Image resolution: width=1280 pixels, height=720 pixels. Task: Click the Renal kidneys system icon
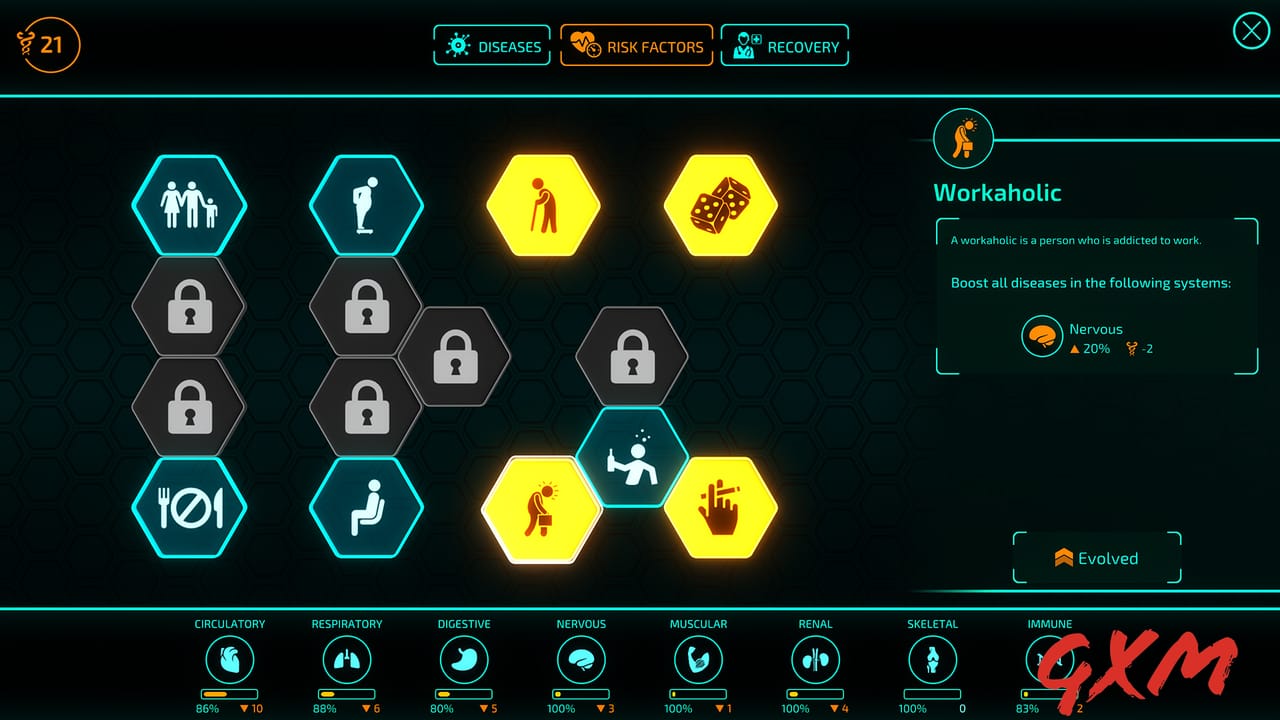[x=815, y=660]
